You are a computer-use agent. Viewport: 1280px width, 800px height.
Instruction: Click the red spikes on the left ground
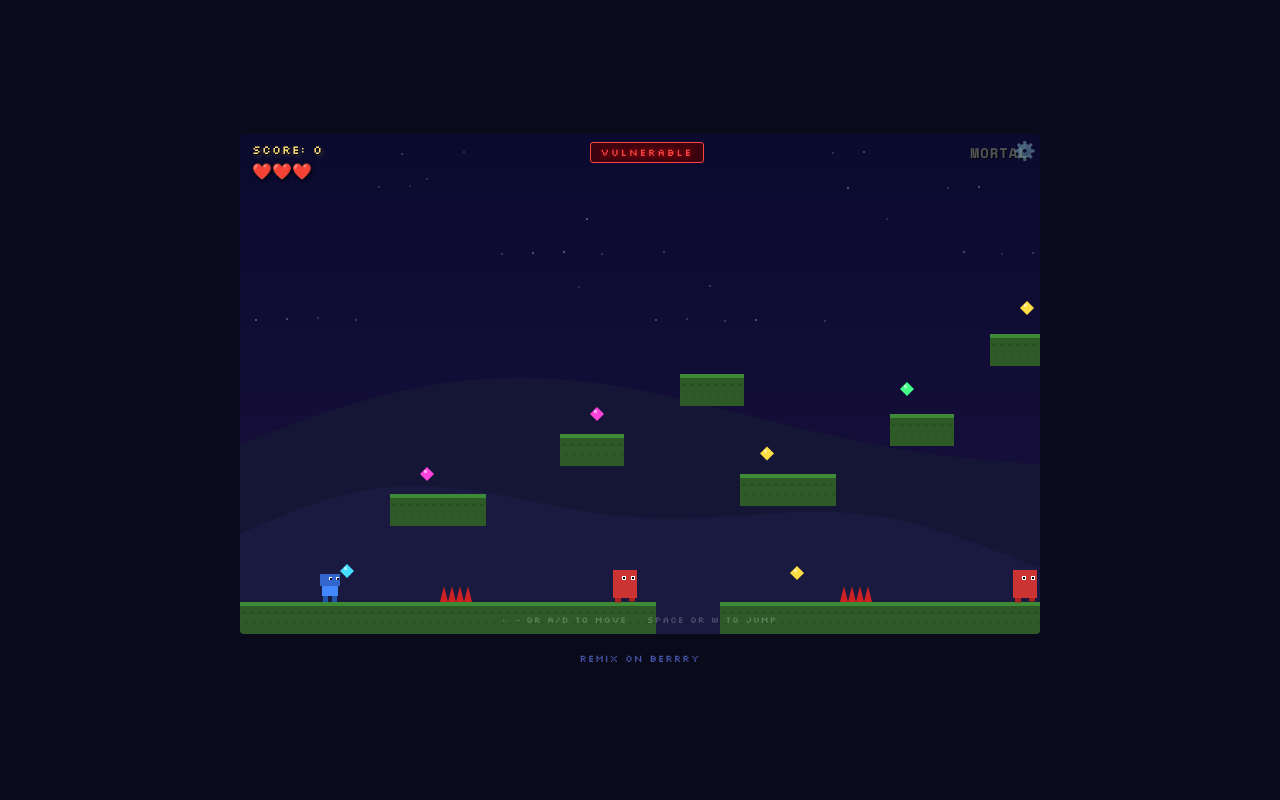click(455, 593)
